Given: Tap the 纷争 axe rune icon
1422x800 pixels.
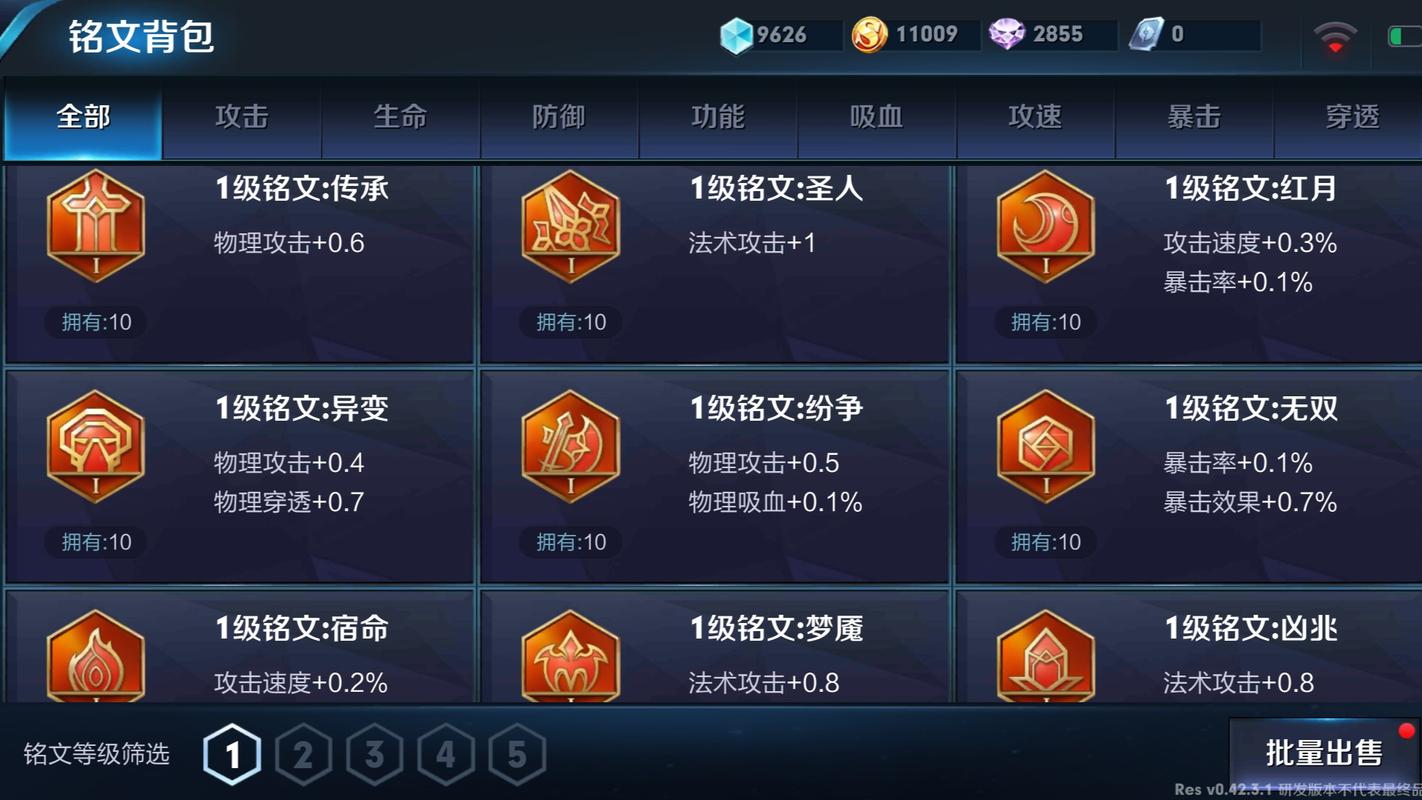Looking at the screenshot, I should 570,446.
